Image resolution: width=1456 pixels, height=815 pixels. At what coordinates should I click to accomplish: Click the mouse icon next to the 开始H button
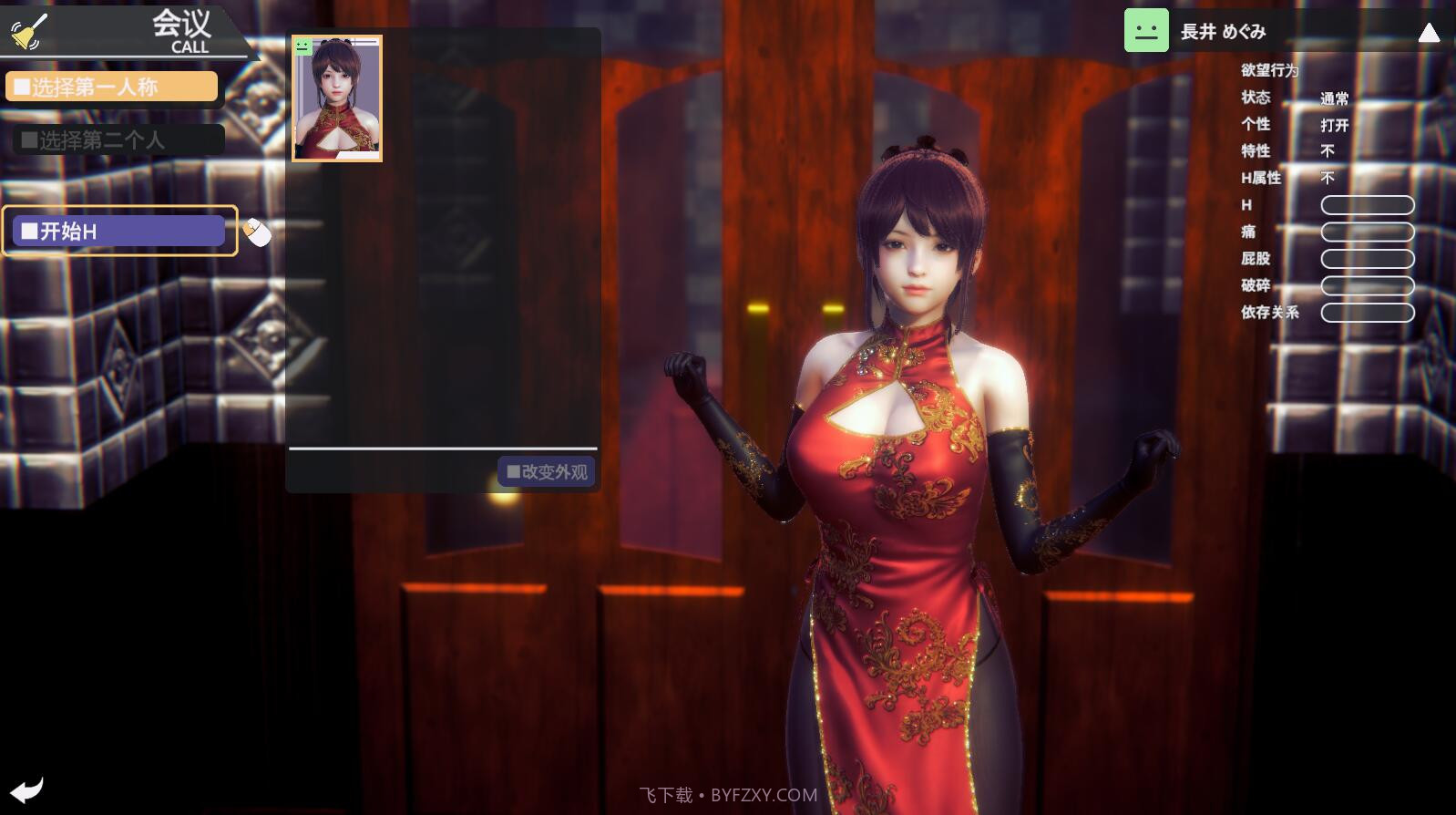pos(258,233)
